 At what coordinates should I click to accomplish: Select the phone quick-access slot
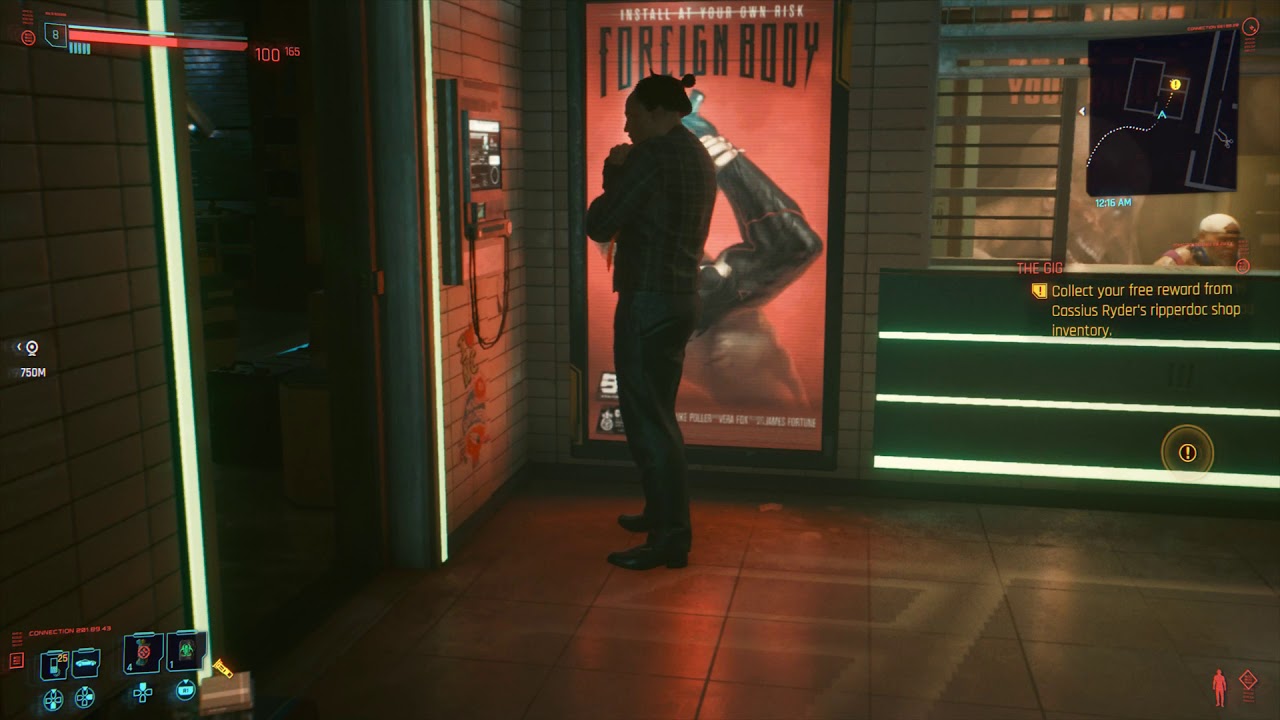54,664
